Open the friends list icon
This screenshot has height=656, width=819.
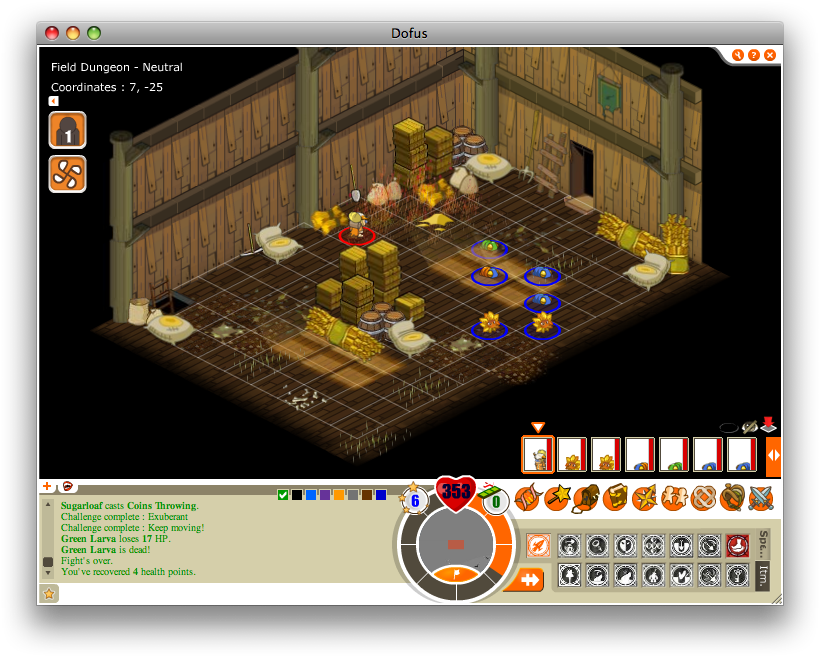click(675, 496)
